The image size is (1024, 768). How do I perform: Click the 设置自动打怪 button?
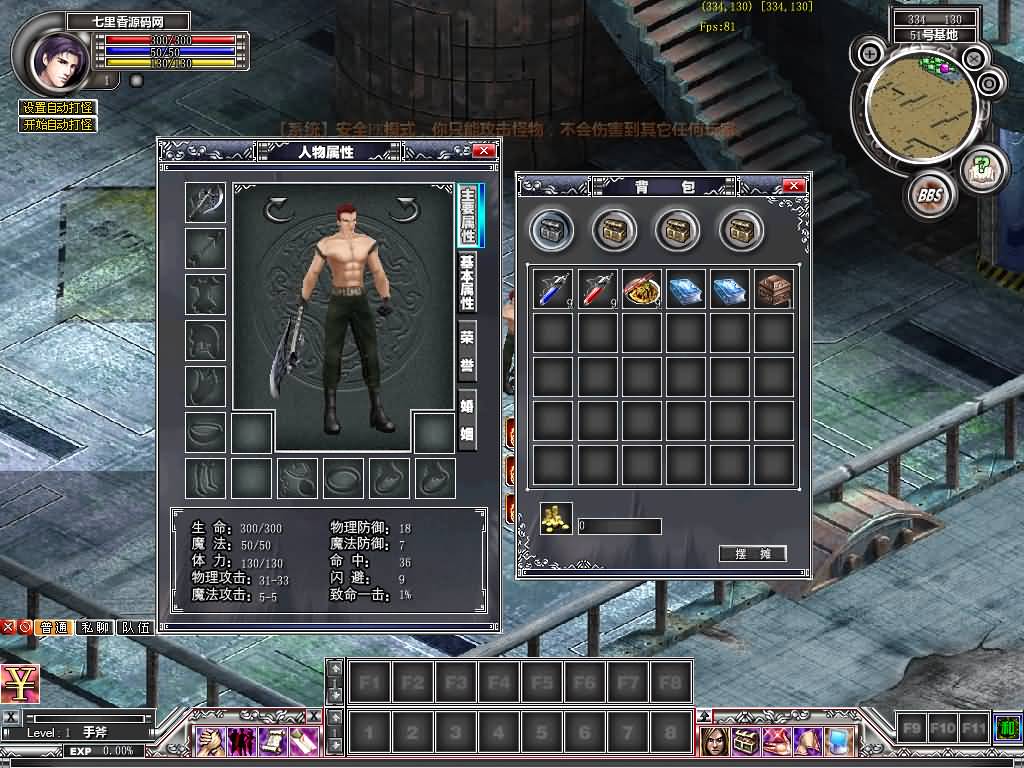pyautogui.click(x=58, y=108)
